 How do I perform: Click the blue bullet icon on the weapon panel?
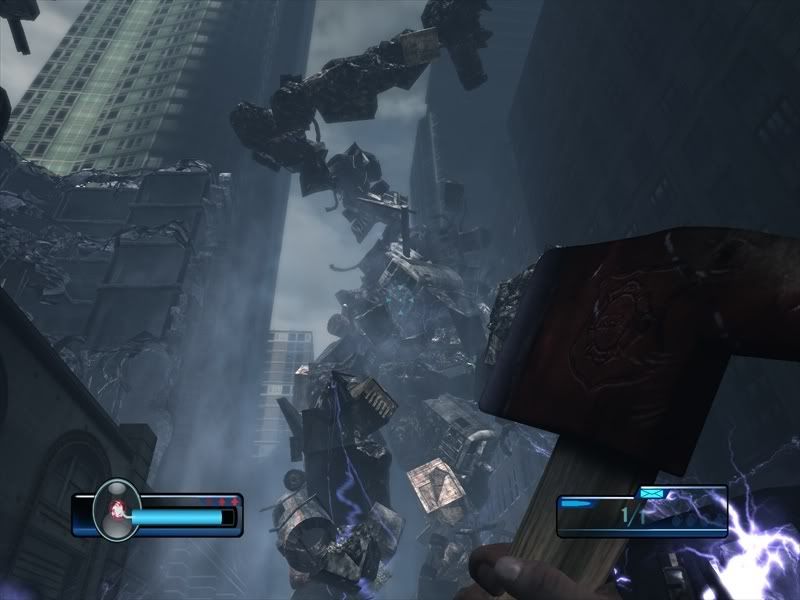click(576, 503)
